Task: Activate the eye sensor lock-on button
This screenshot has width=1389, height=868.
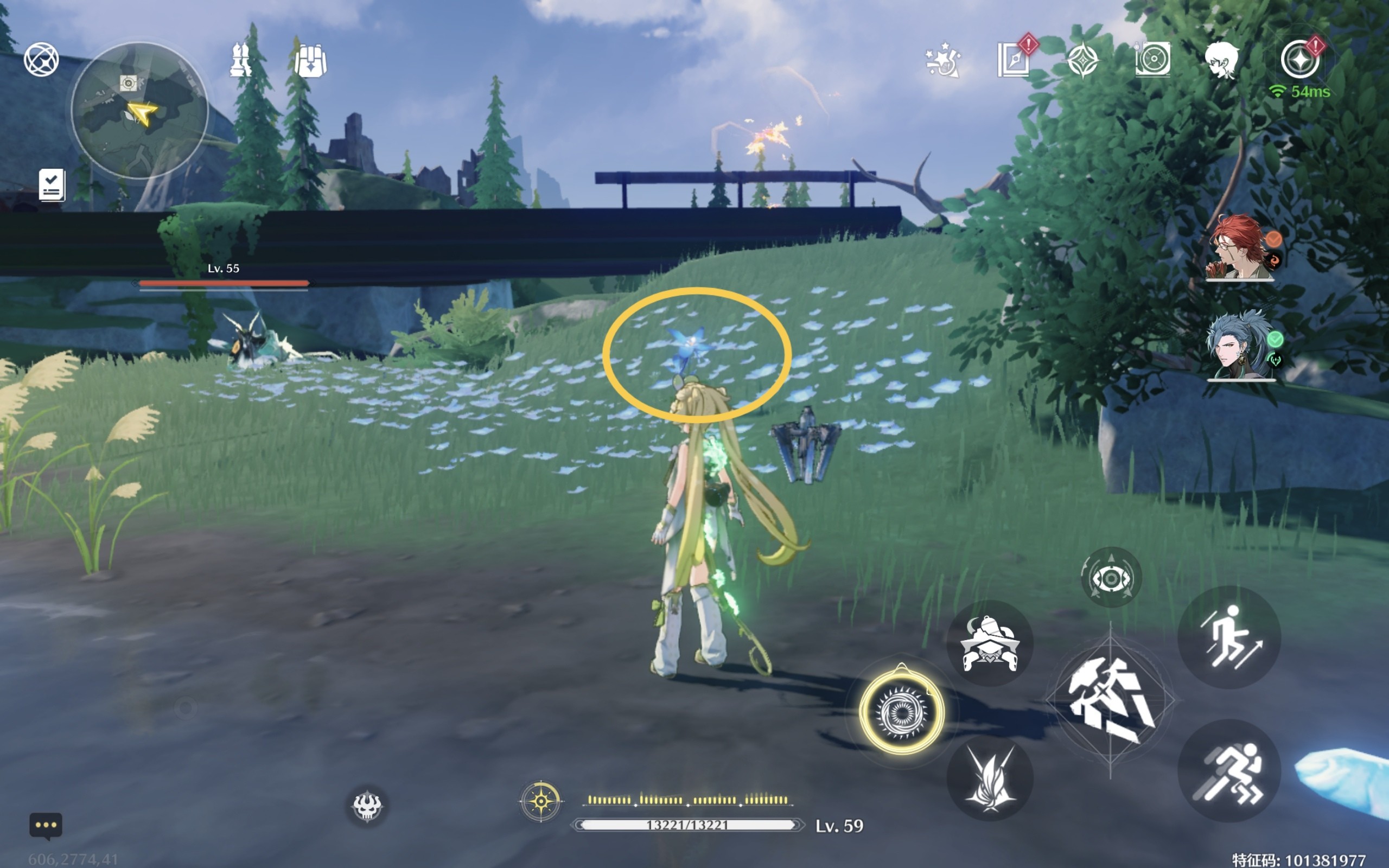Action: tap(1111, 578)
